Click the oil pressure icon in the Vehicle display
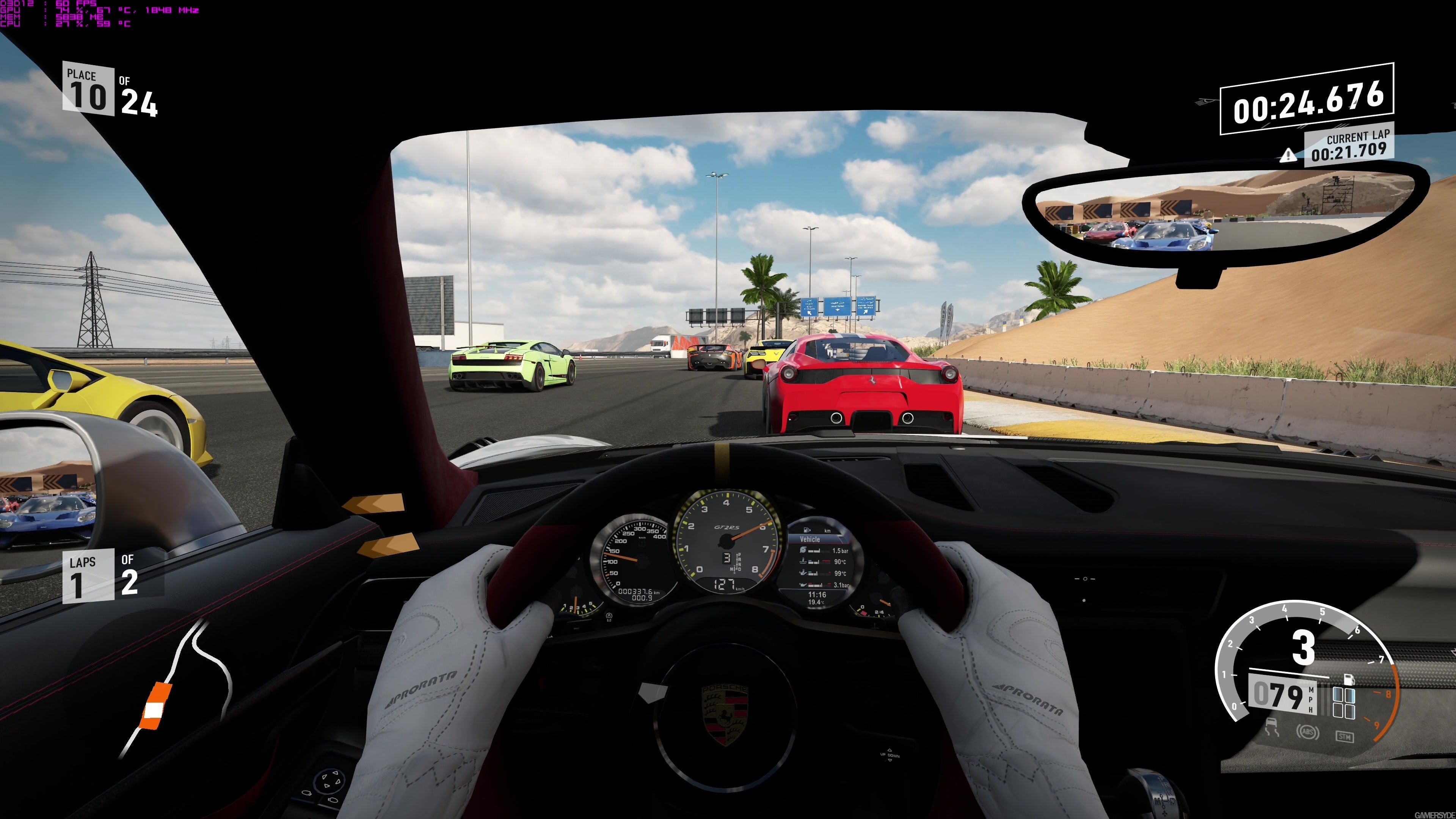Image resolution: width=1456 pixels, height=819 pixels. [803, 585]
